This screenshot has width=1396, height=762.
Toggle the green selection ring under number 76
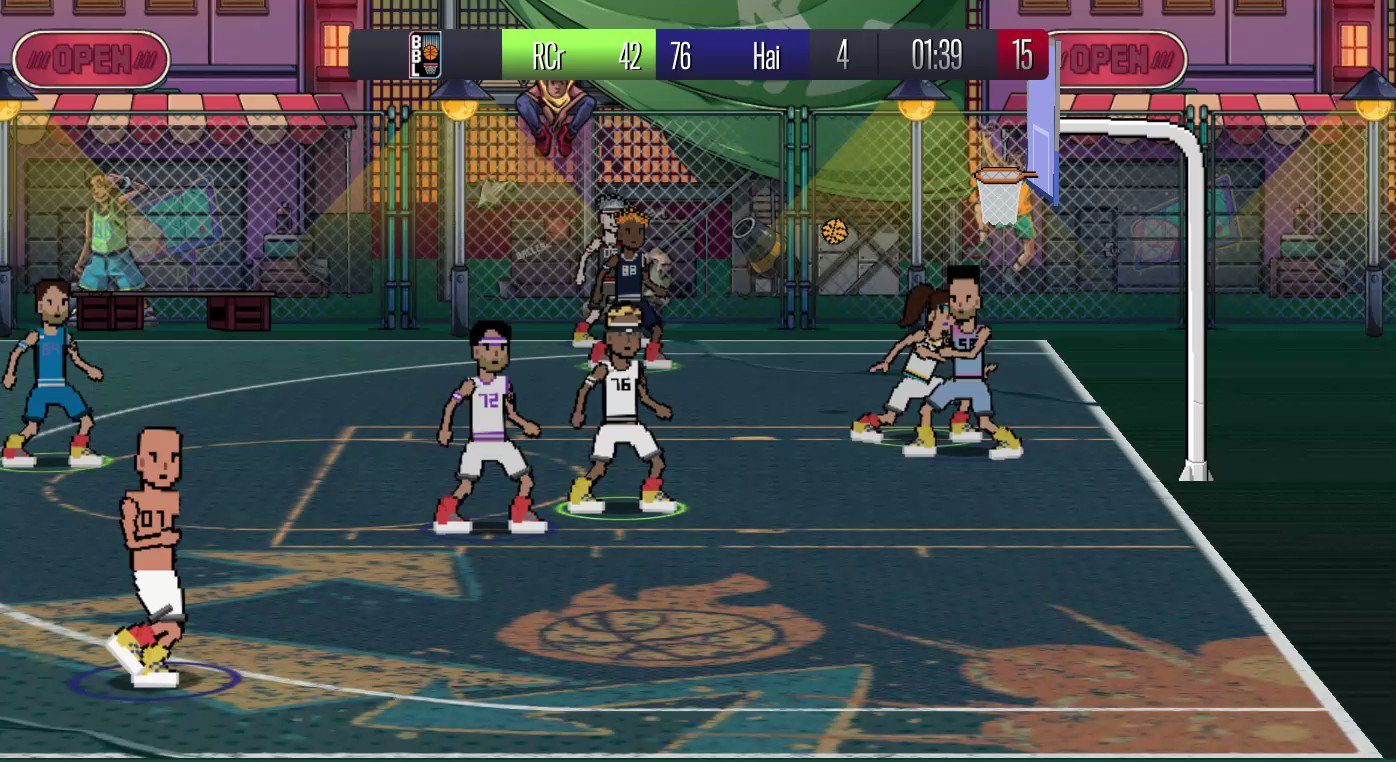(618, 512)
